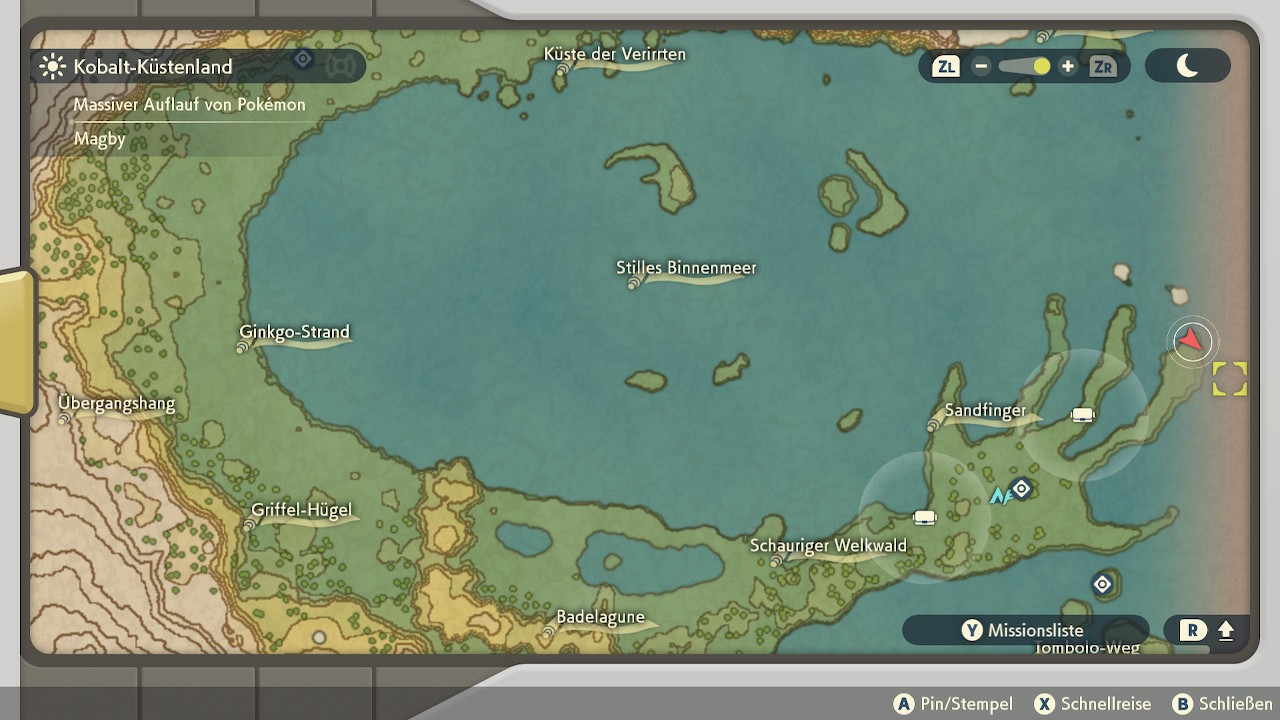Image resolution: width=1280 pixels, height=720 pixels.
Task: Open the yellow side tab
Action: pyautogui.click(x=17, y=342)
